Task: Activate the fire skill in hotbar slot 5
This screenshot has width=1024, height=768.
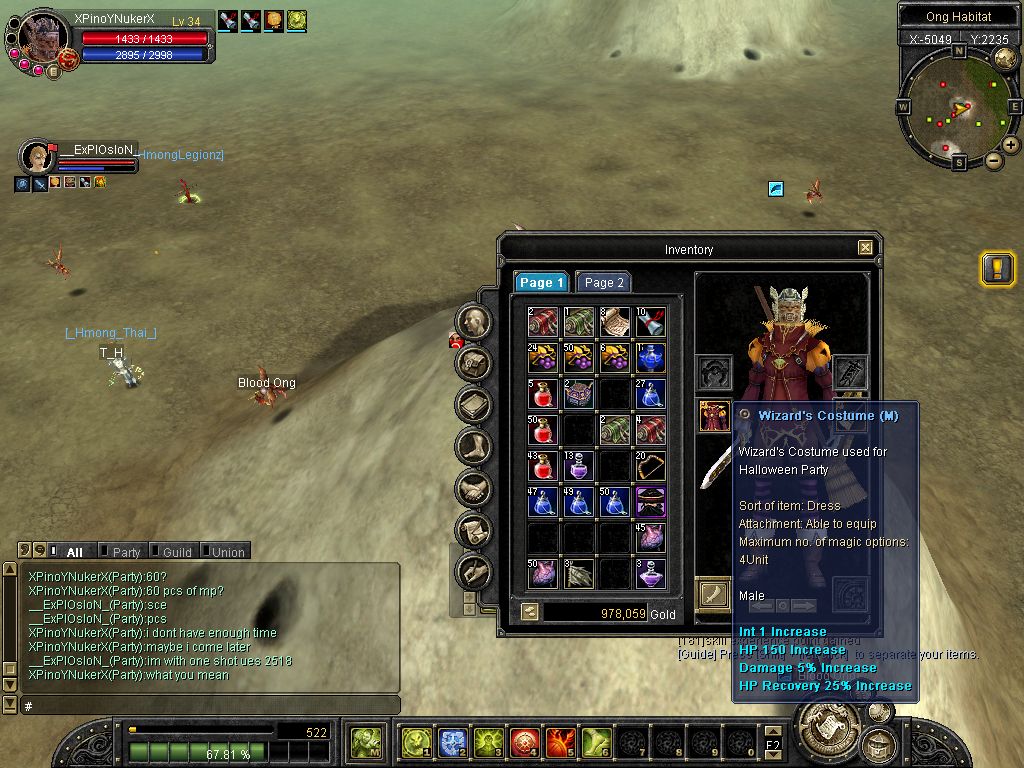Action: 561,742
